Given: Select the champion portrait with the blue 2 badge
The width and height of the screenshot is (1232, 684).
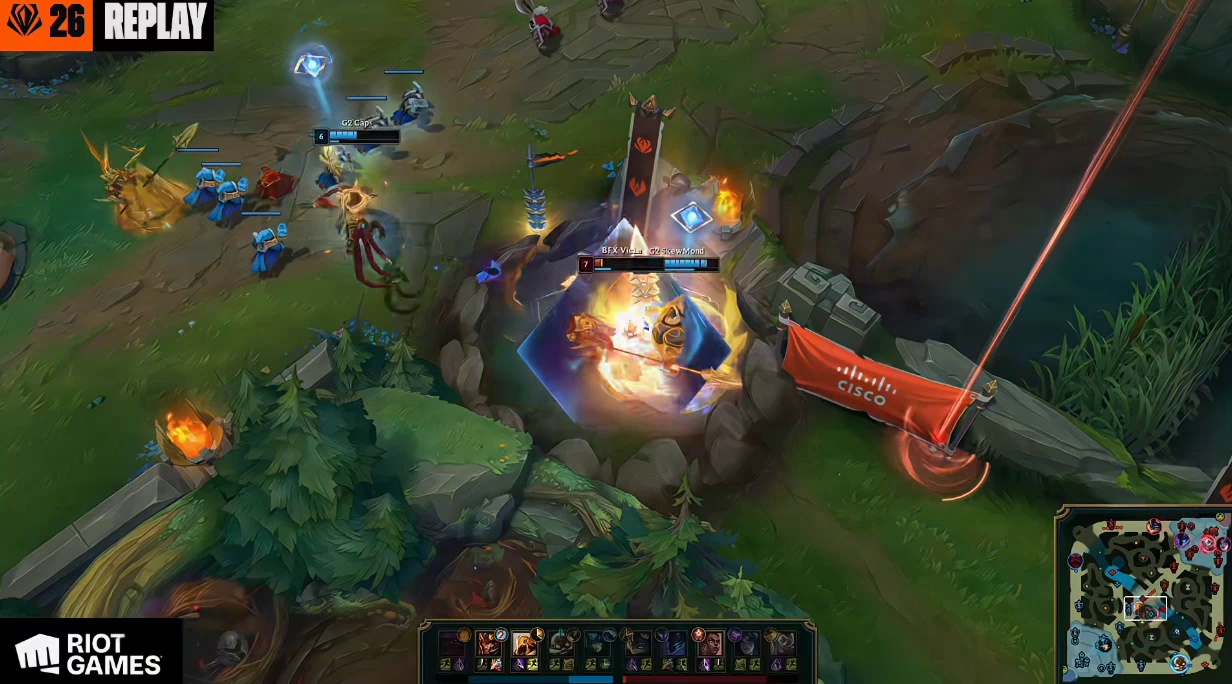Looking at the screenshot, I should tap(489, 645).
